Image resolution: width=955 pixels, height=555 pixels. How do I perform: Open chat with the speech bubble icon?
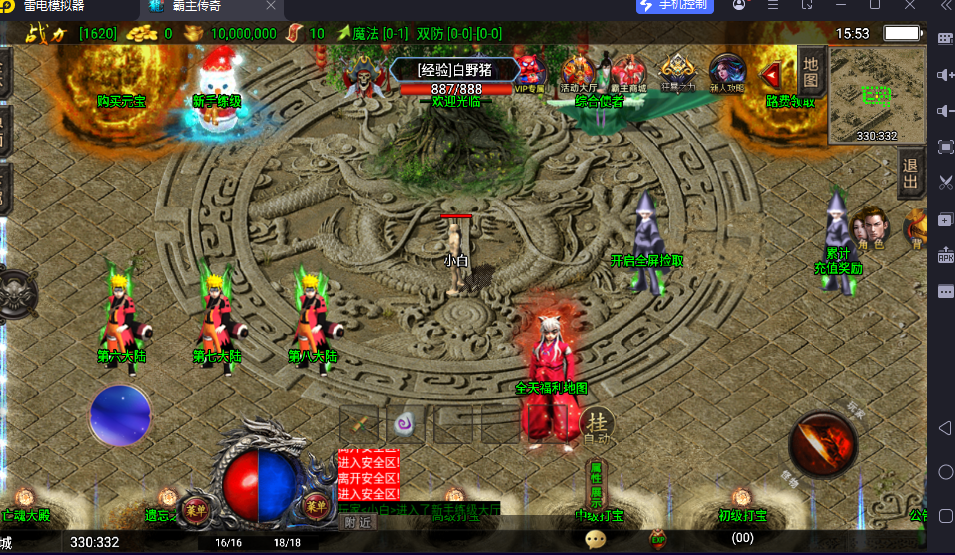coord(596,539)
